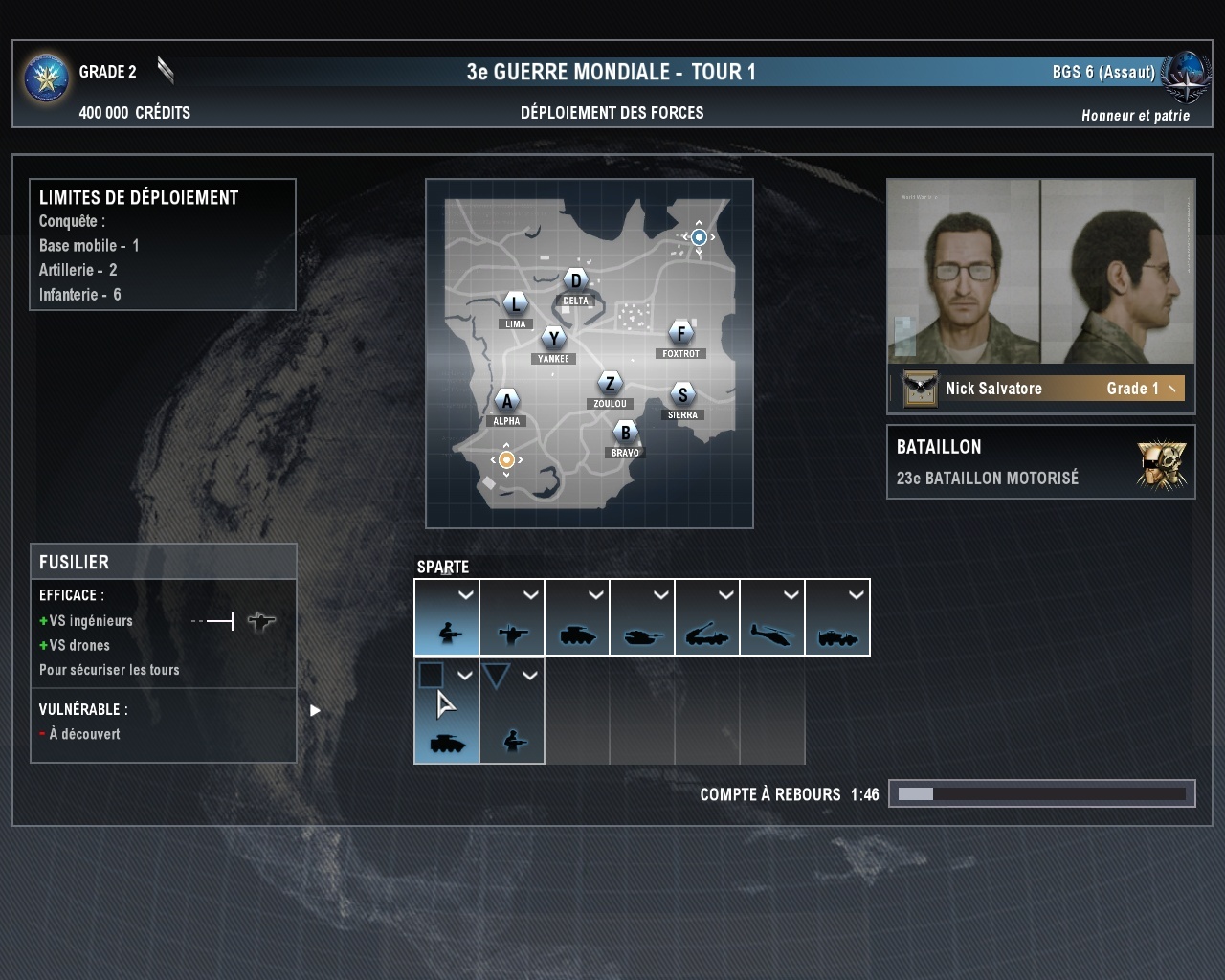Screen dimensions: 1225x980
Task: Choose the Yankee control point
Action: pyautogui.click(x=553, y=339)
